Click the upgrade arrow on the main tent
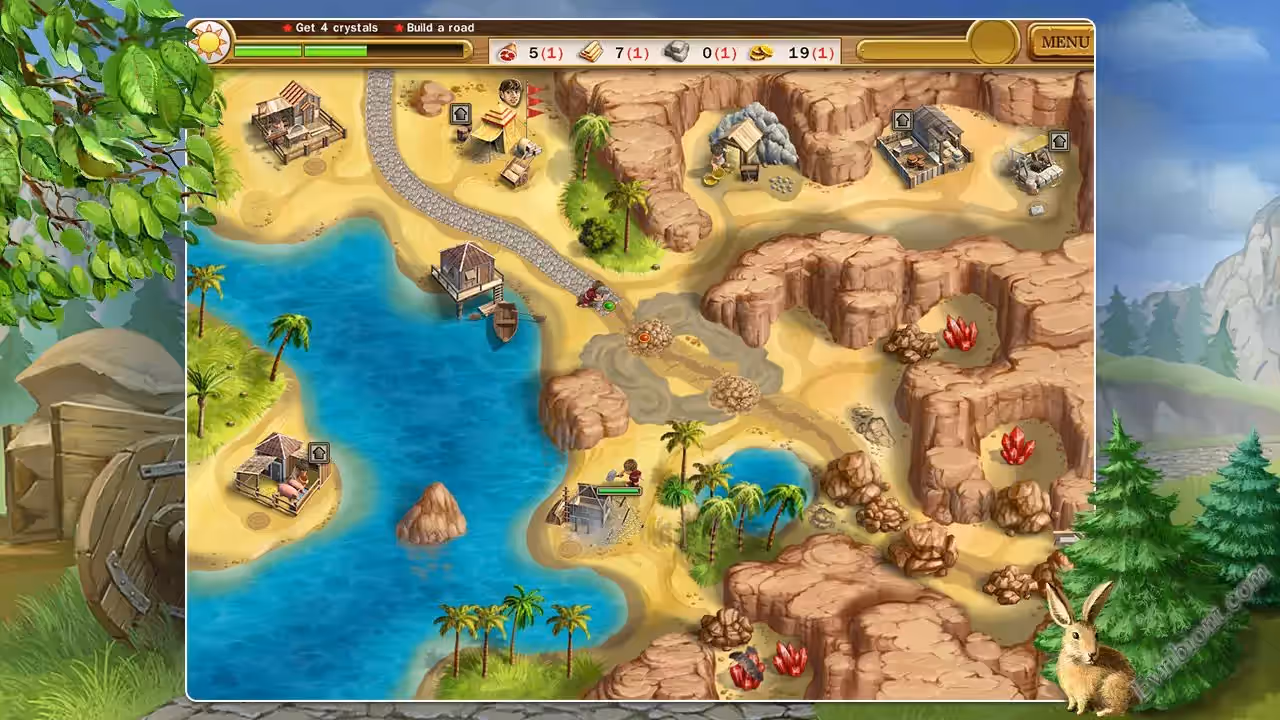This screenshot has height=720, width=1280. [460, 114]
